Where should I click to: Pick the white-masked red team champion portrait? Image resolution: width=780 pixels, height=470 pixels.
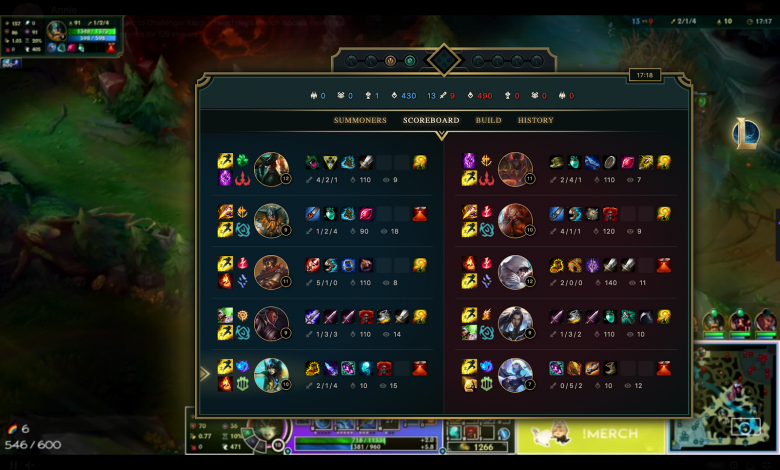point(515,272)
